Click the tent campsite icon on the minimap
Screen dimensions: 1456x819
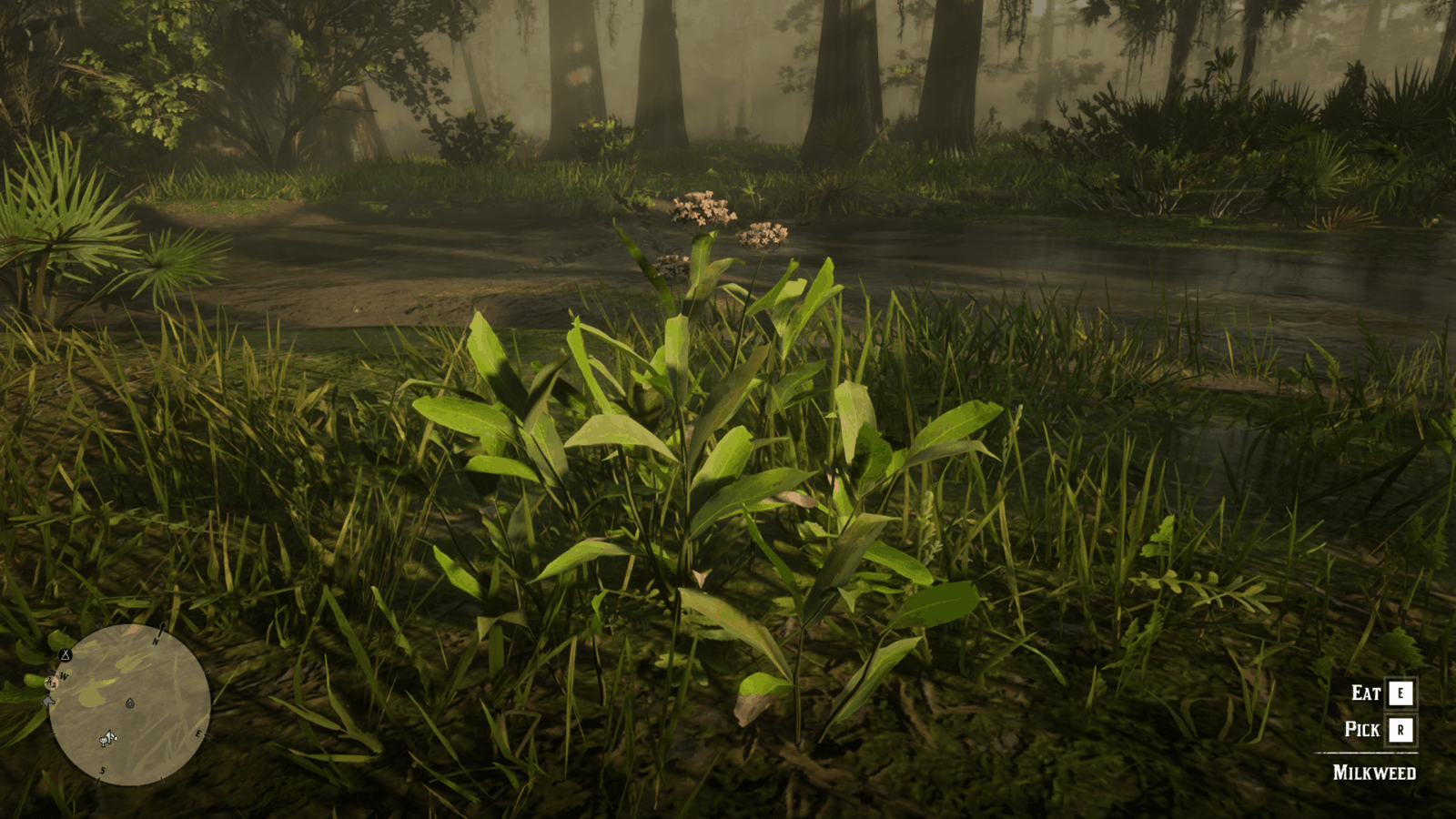66,655
